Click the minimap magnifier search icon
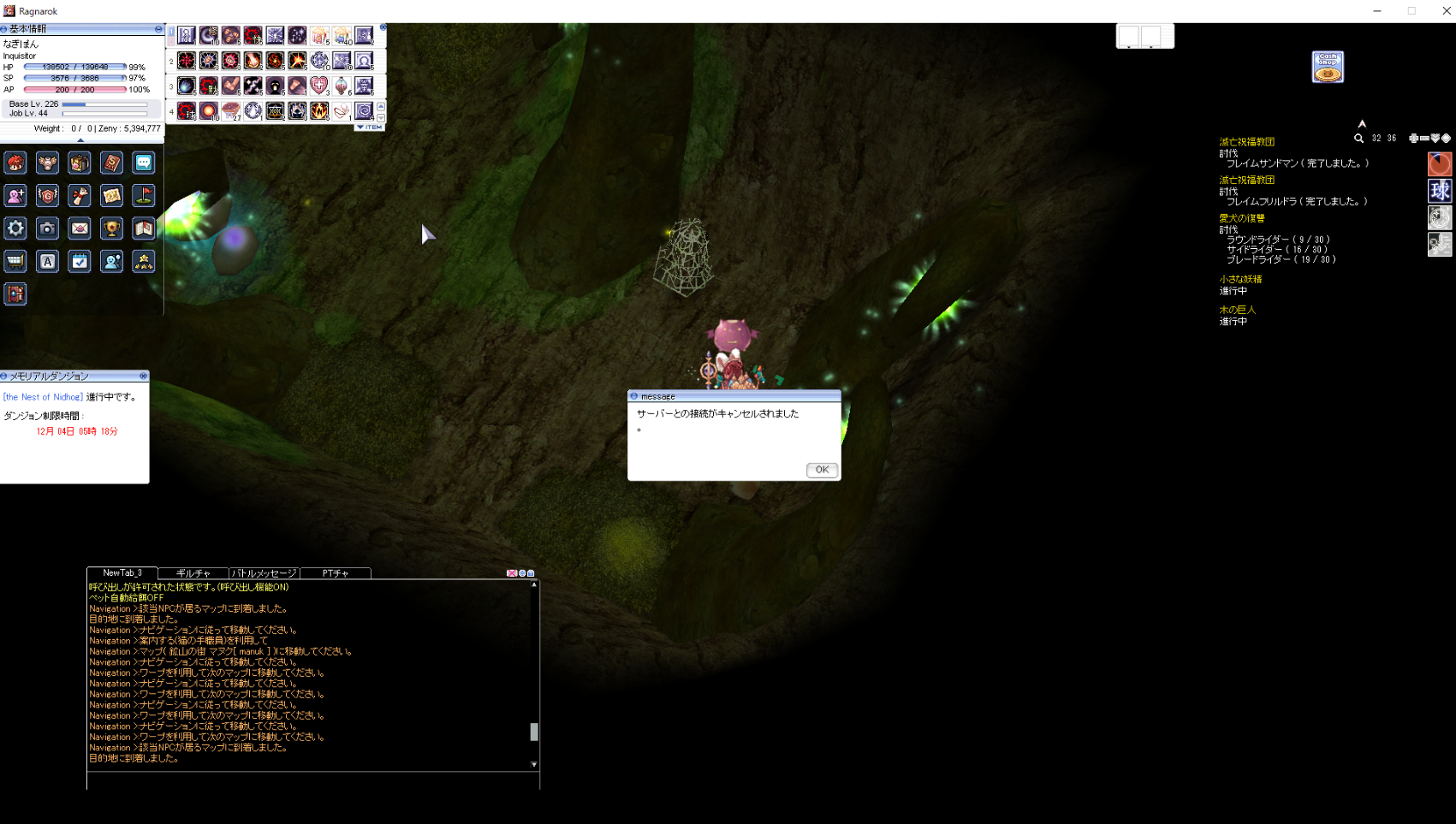The width and height of the screenshot is (1456, 824). (1358, 139)
